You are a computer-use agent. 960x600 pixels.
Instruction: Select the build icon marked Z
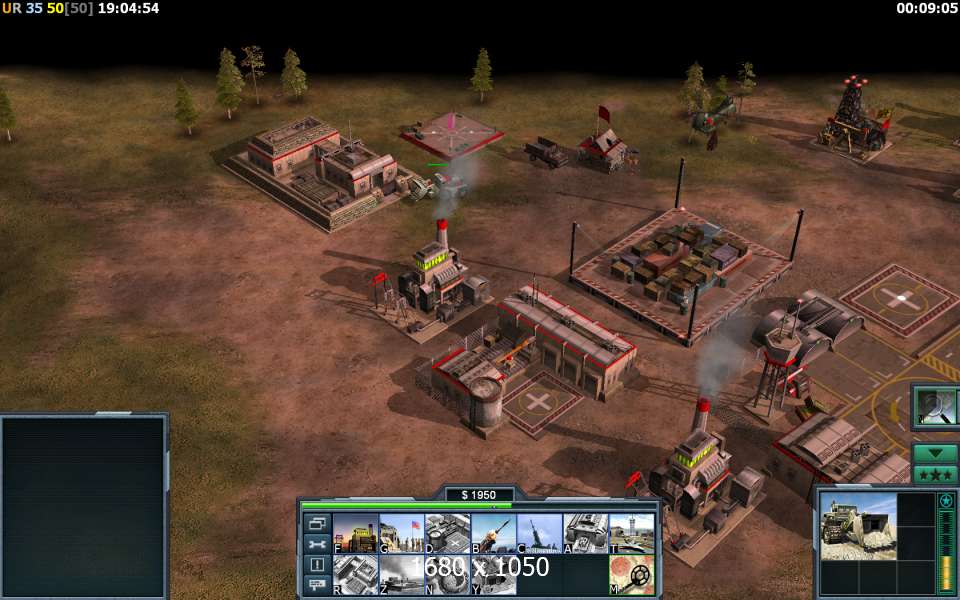(x=401, y=575)
